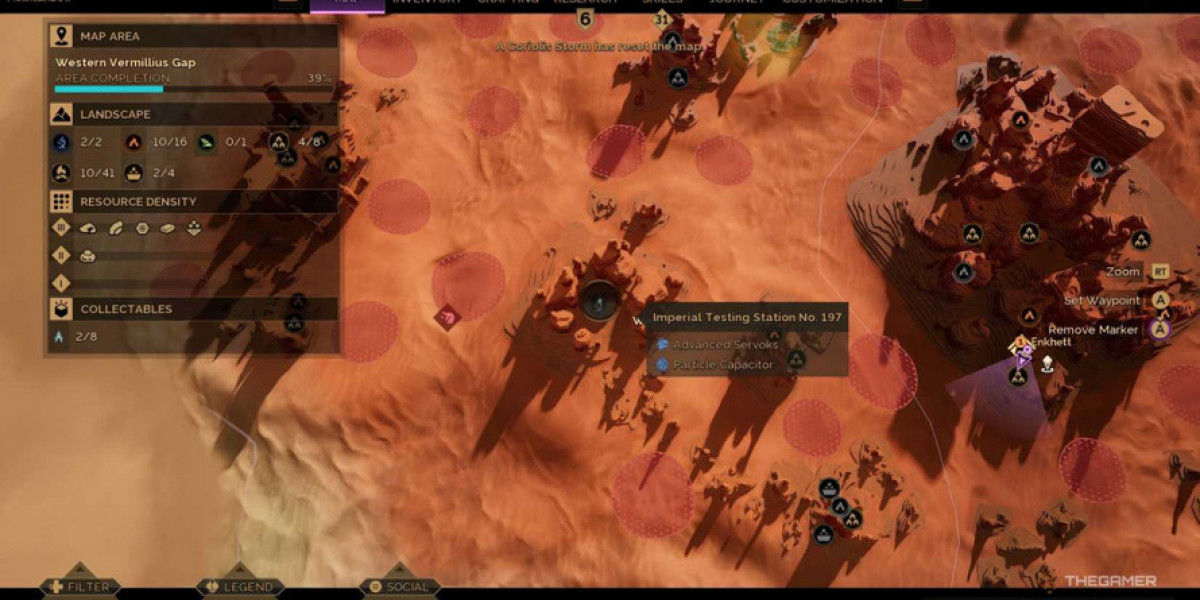Select the map marker numbered 6
The width and height of the screenshot is (1200, 600).
coord(585,19)
